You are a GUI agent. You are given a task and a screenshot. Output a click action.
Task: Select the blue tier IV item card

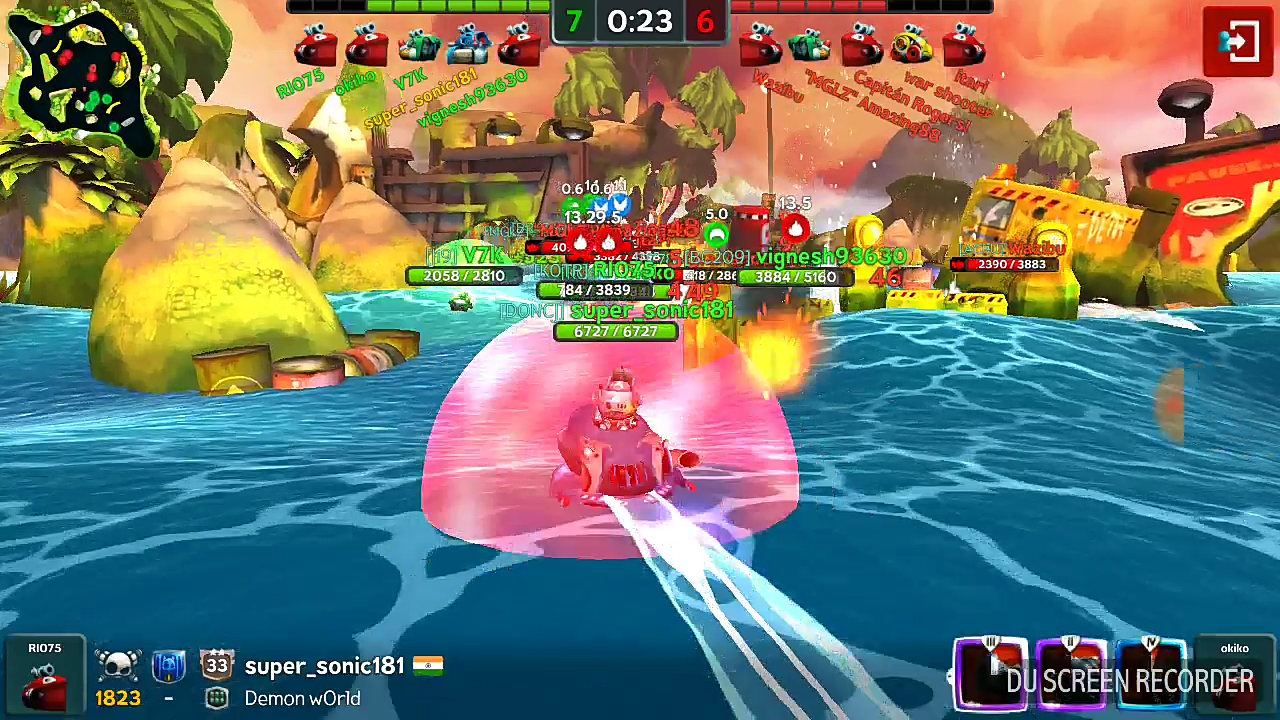tap(1151, 673)
